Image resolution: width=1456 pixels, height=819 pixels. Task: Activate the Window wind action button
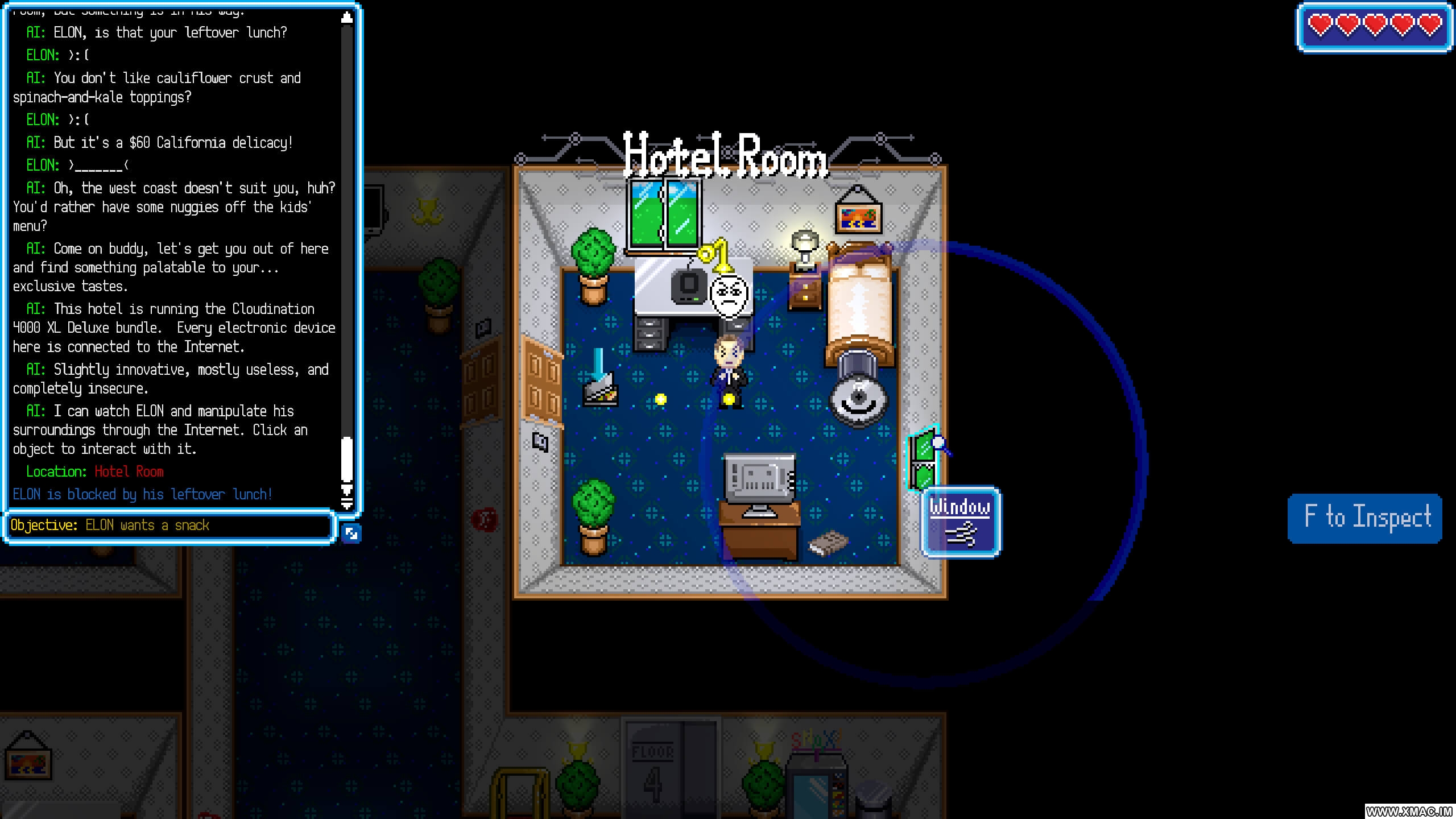[961, 522]
